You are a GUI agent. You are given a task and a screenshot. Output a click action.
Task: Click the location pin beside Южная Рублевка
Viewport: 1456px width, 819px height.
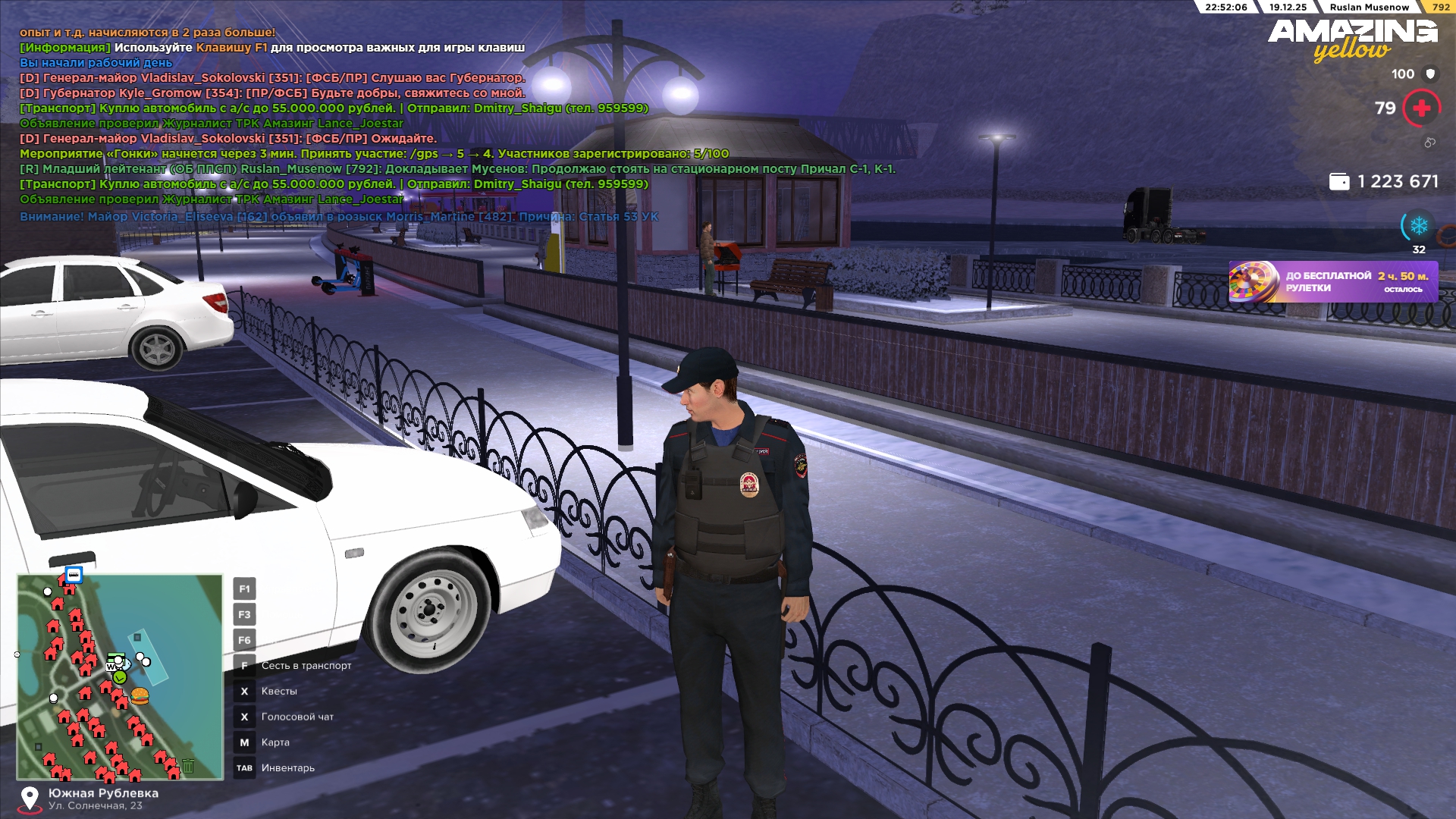[x=30, y=798]
